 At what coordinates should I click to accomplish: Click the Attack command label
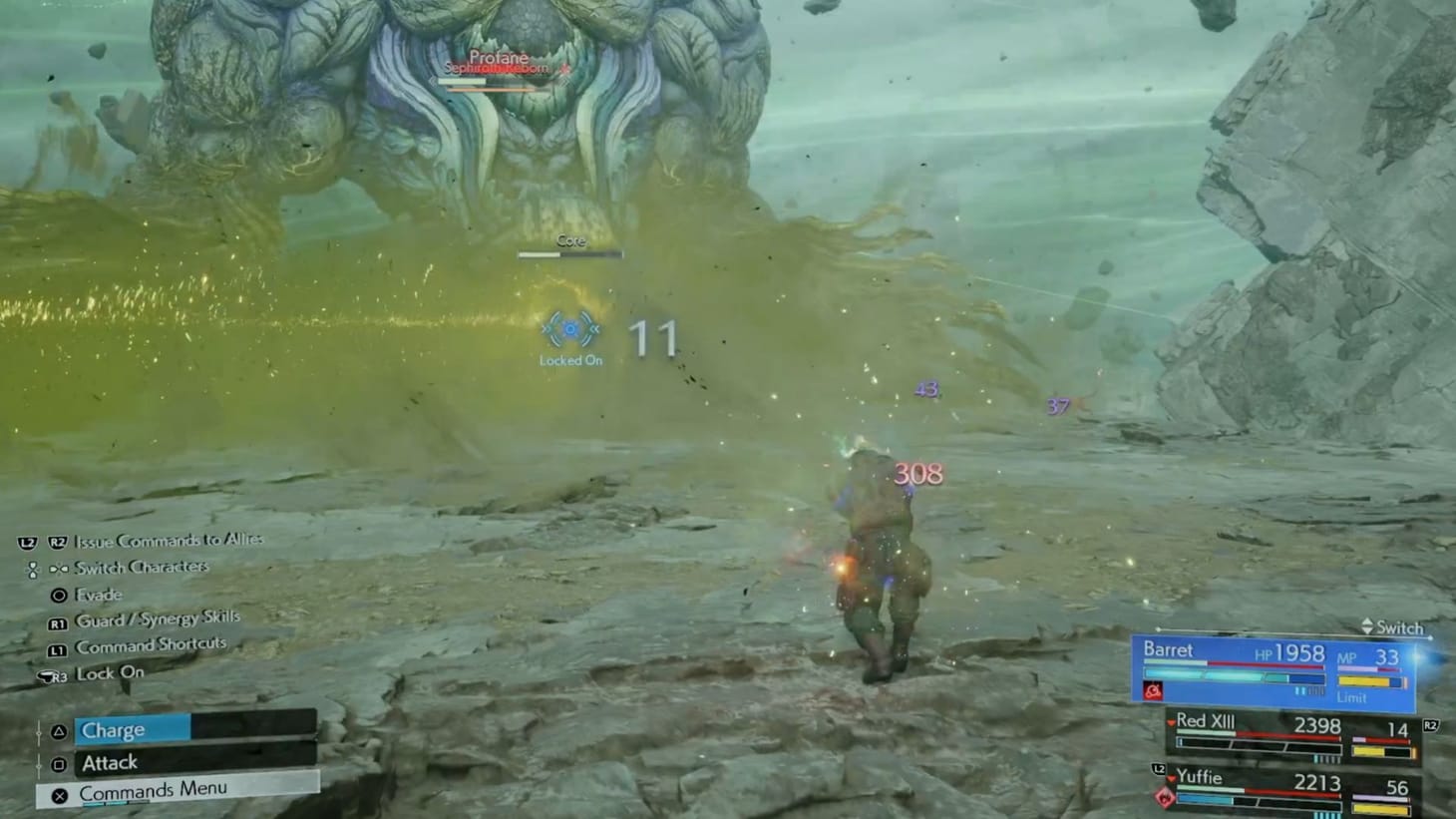pyautogui.click(x=110, y=761)
